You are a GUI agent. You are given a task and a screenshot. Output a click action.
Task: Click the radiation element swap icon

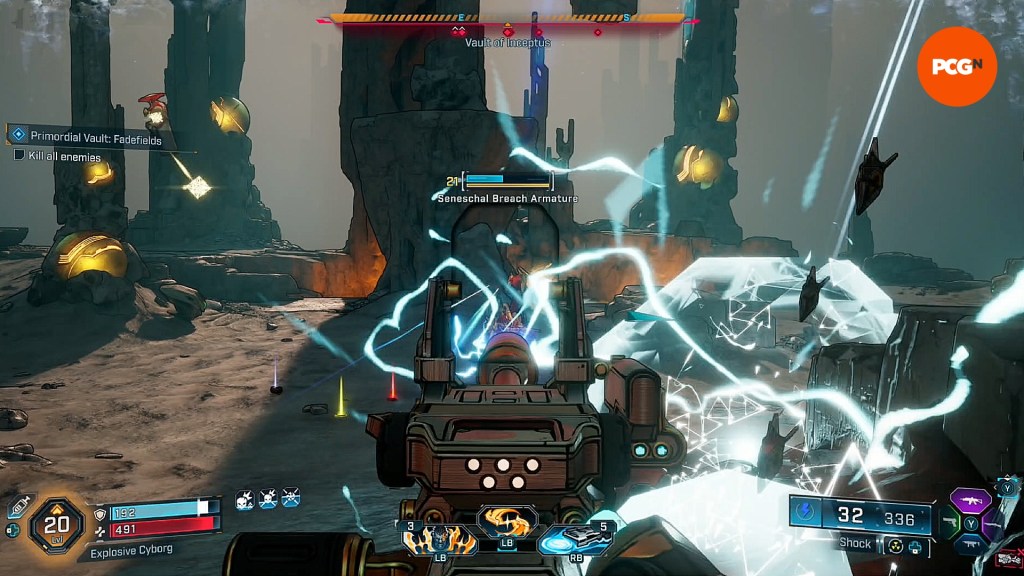(x=895, y=547)
